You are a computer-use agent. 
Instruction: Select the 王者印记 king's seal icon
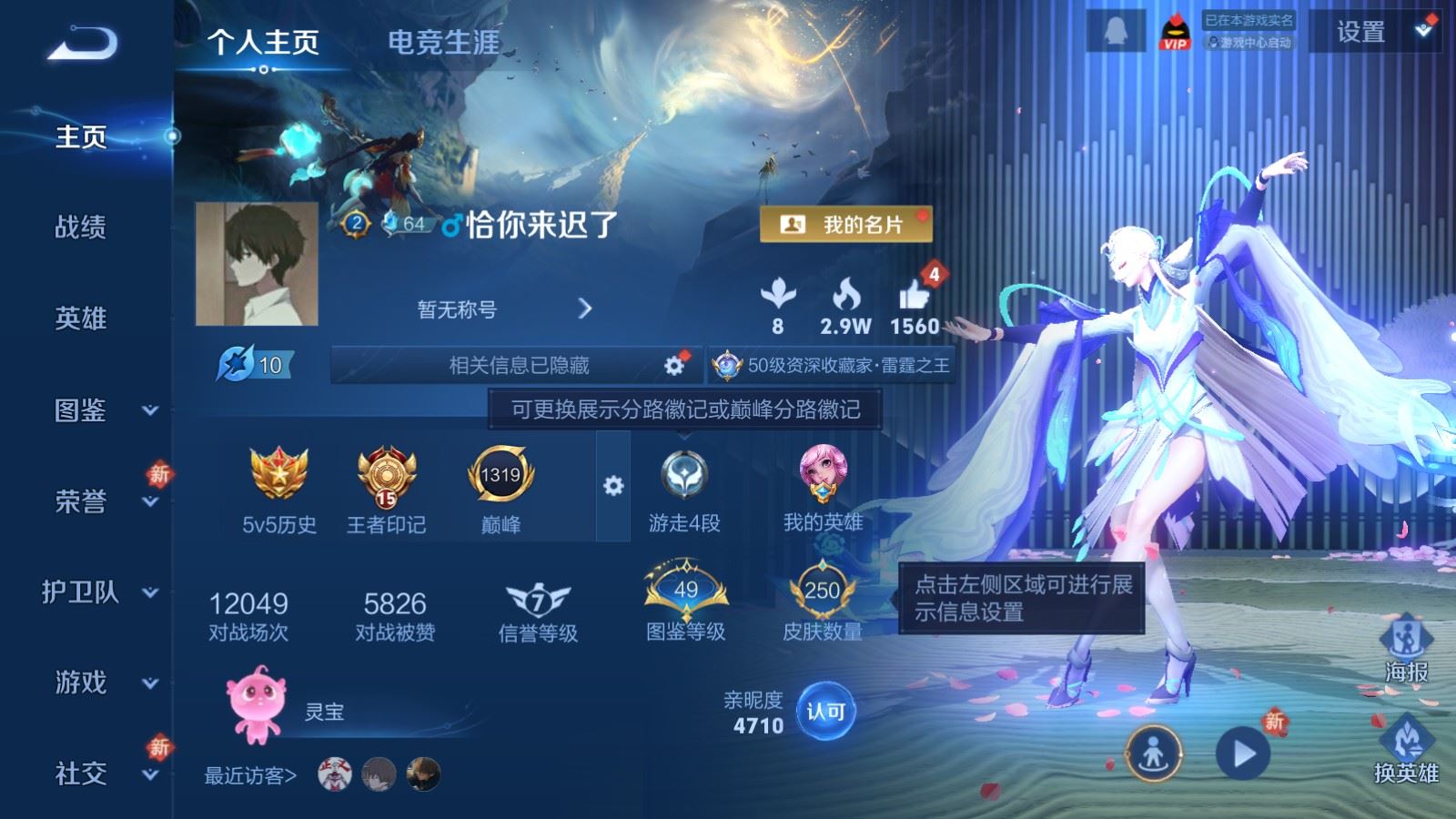tap(391, 478)
